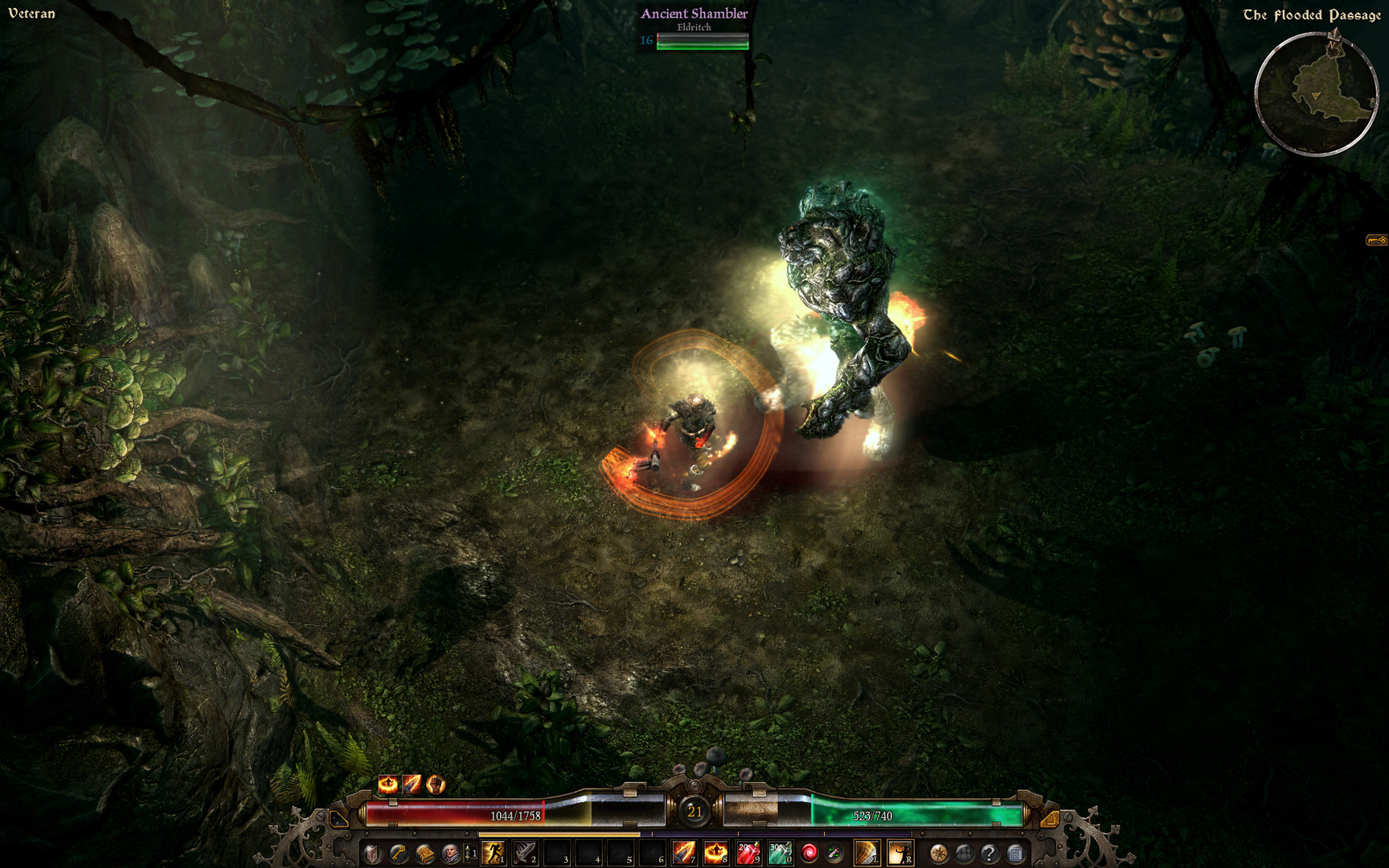Toggle weapon sets with the swap arrows icon
Viewport: 1389px width, 868px height.
(834, 853)
